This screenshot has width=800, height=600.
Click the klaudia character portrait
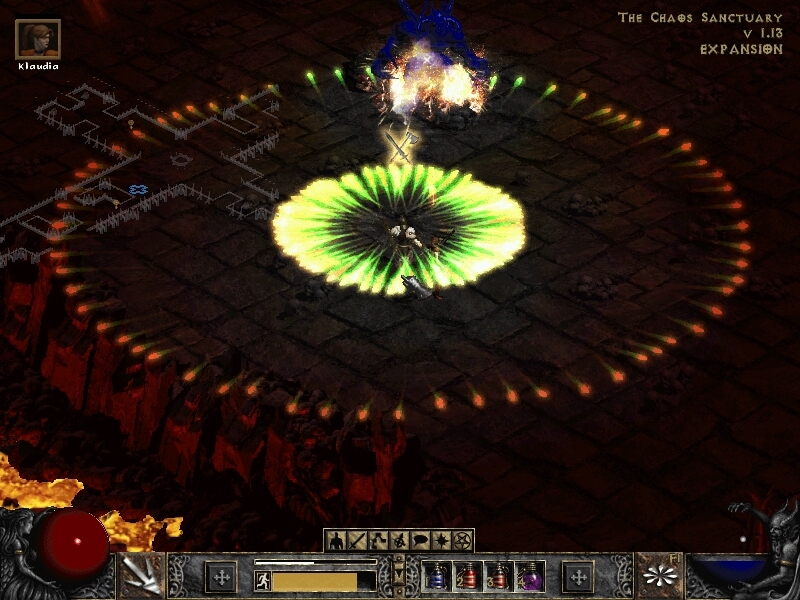[38, 40]
